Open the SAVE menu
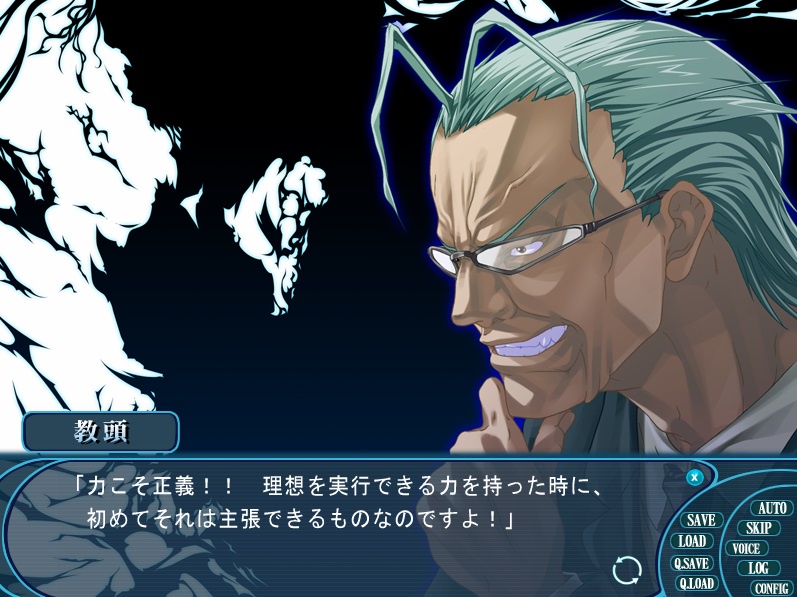This screenshot has width=797, height=597. (701, 520)
